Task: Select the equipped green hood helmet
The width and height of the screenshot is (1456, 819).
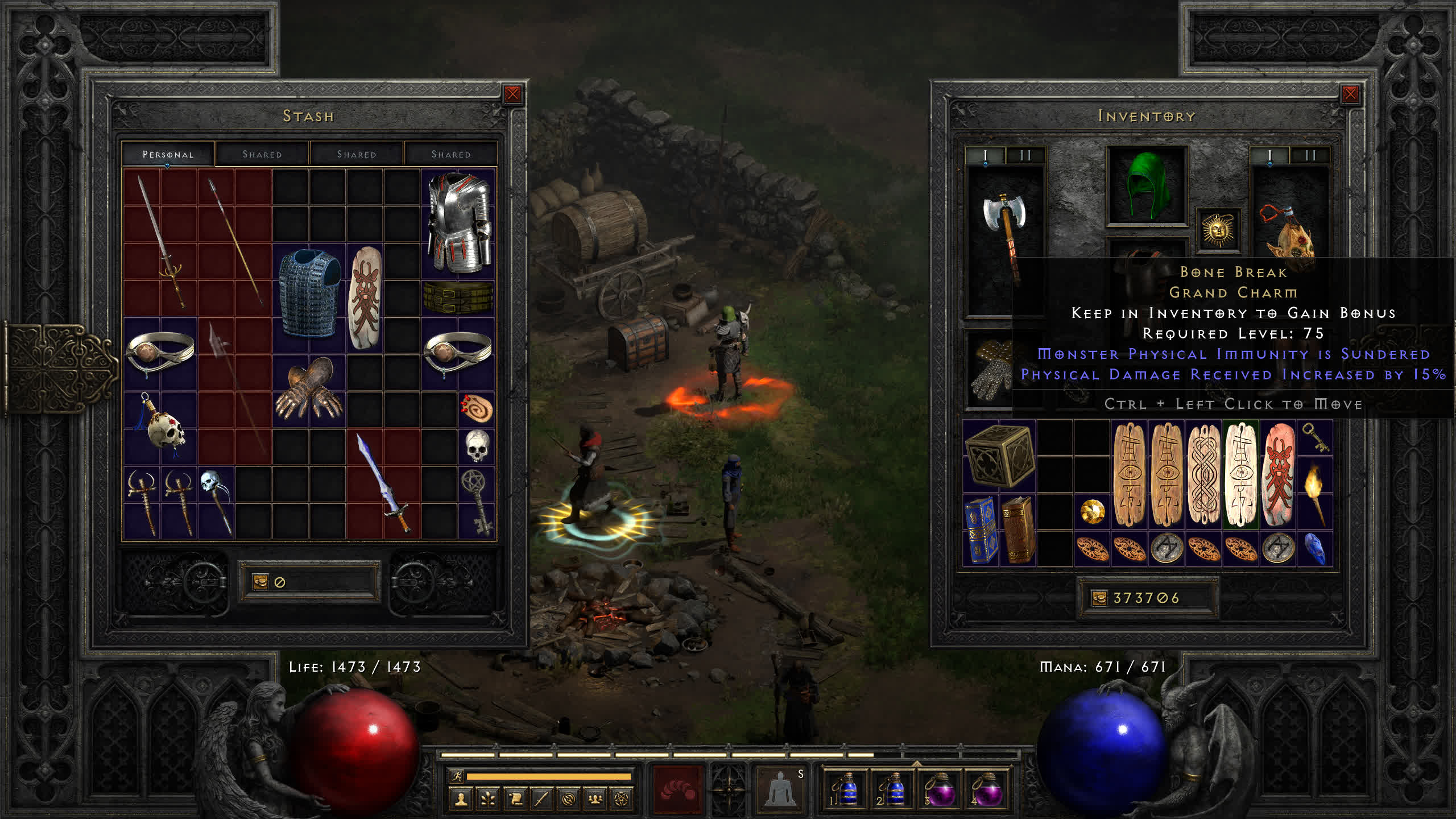Action: point(1147,185)
